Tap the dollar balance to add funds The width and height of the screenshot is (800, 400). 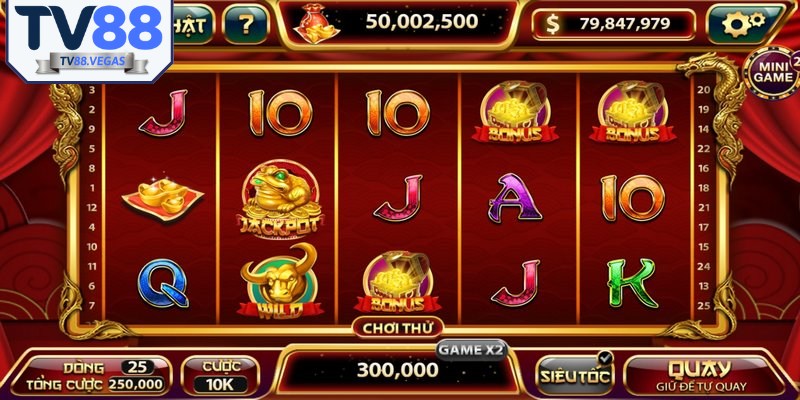point(614,24)
